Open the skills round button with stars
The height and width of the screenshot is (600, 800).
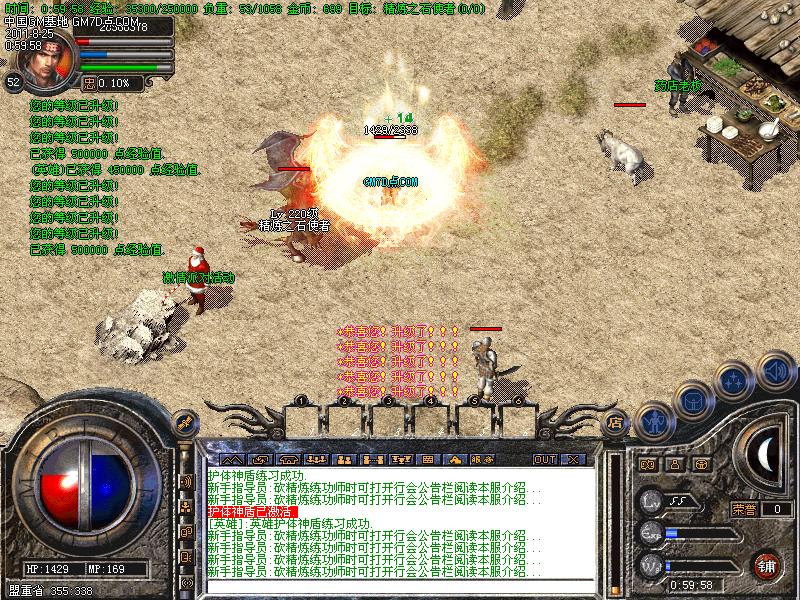pos(735,380)
